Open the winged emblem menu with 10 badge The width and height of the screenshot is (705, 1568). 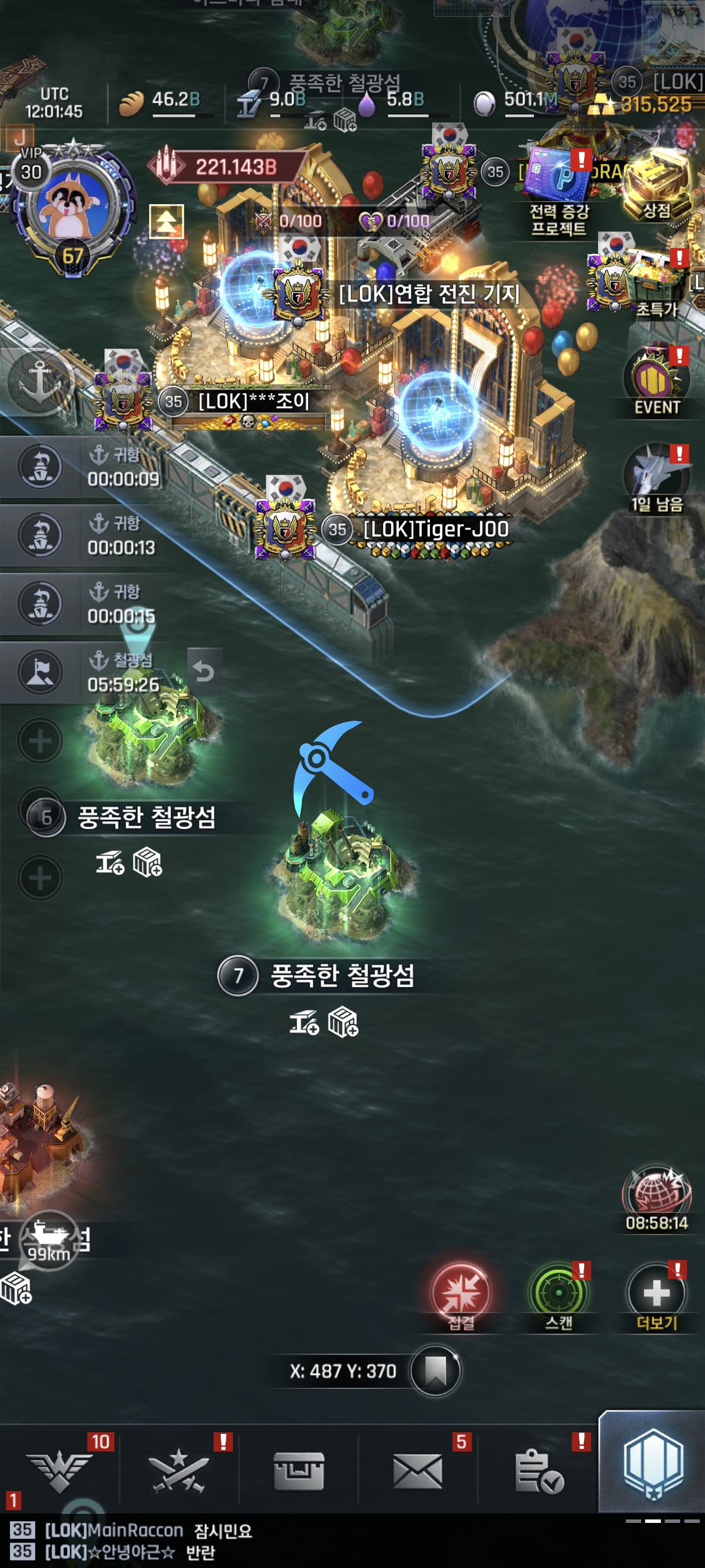tap(60, 1471)
